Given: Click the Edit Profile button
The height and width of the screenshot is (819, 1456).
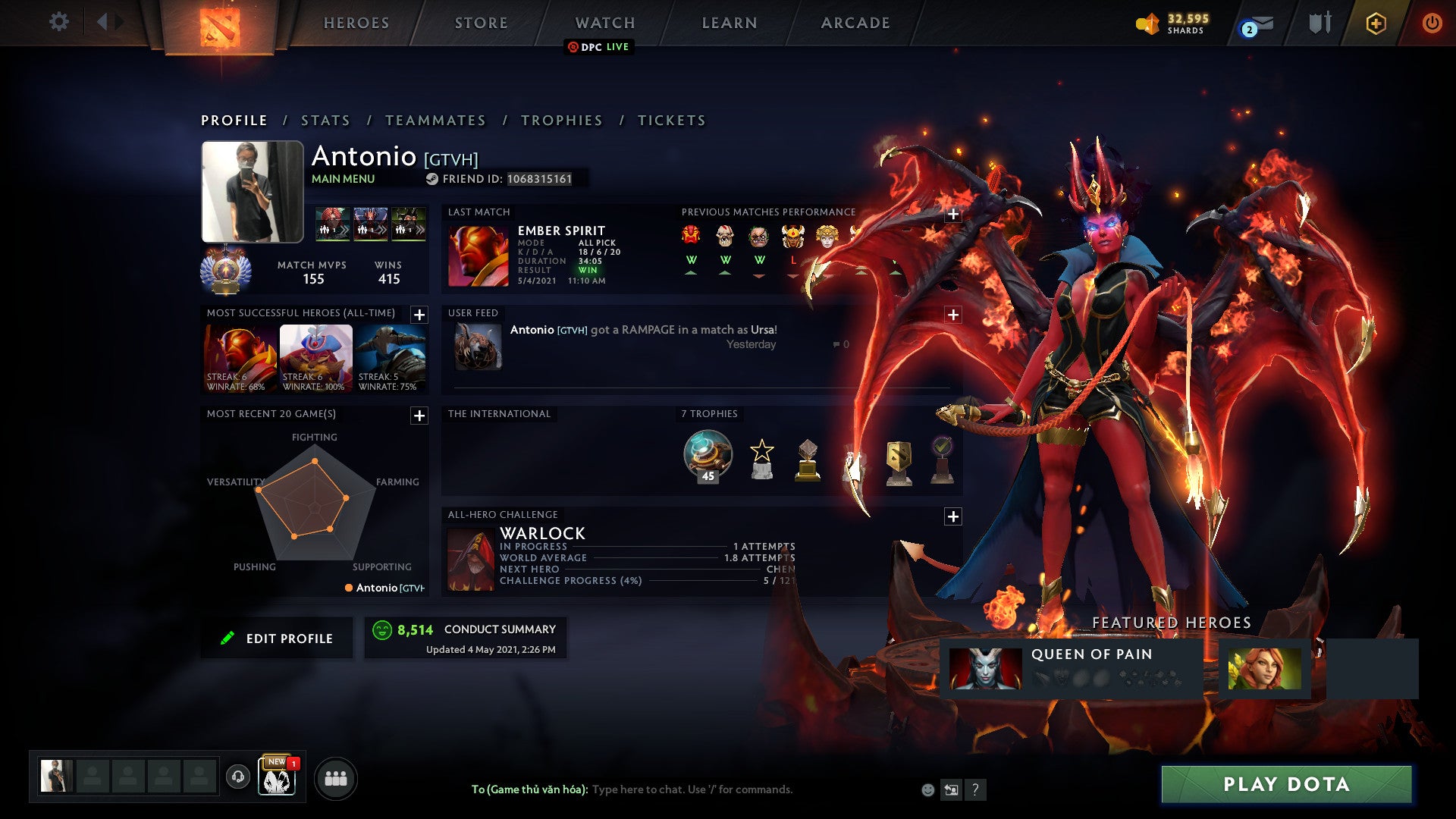Looking at the screenshot, I should click(278, 639).
